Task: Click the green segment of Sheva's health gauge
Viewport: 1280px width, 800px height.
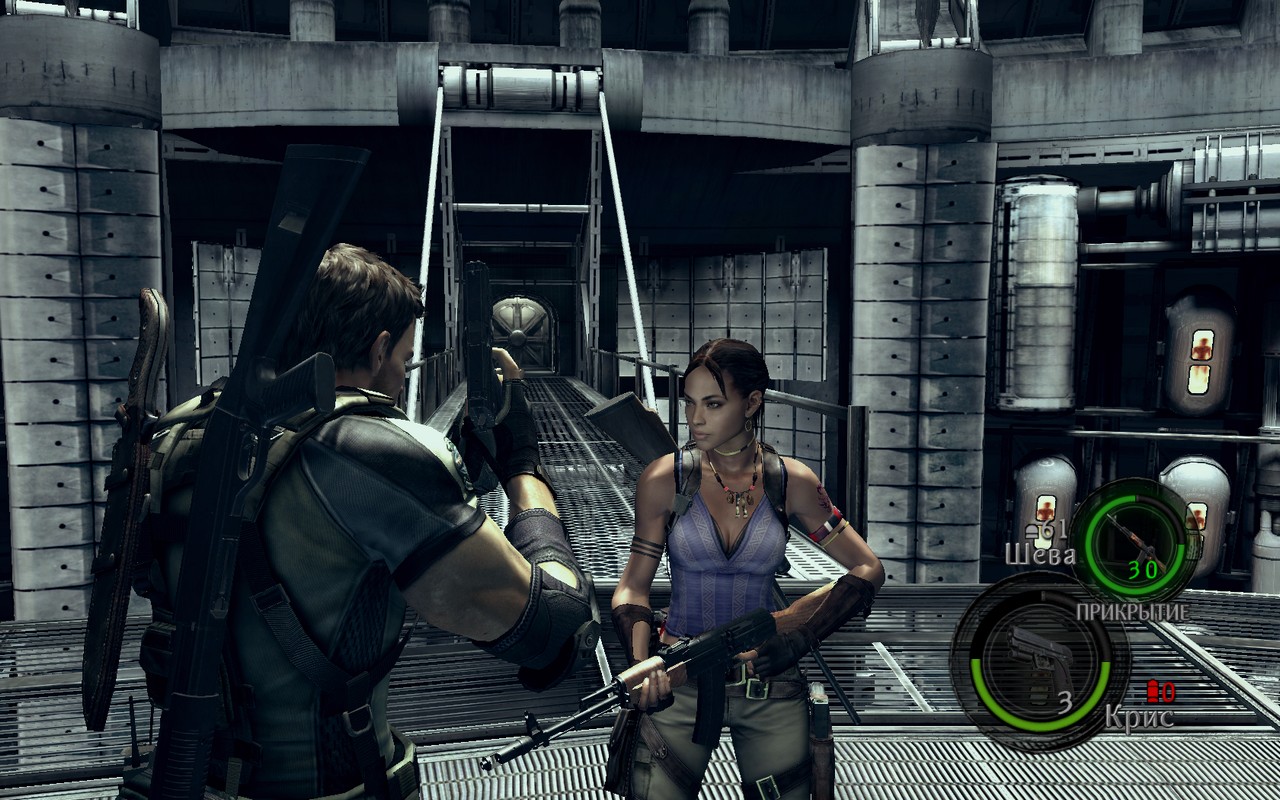Action: pos(1095,545)
